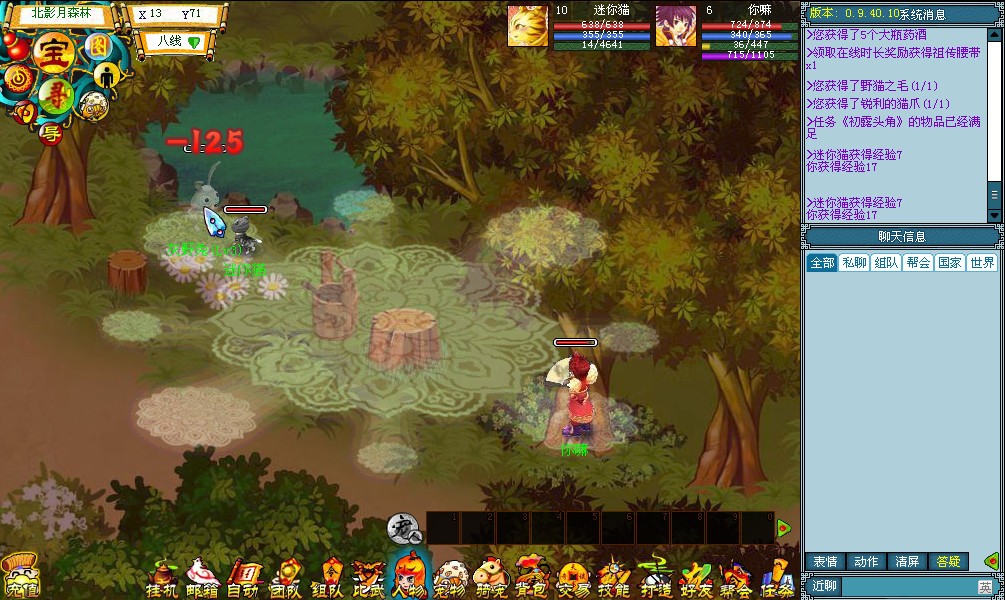1005x600 pixels.
Task: Open the 帮会 guild panel
Action: (736, 578)
